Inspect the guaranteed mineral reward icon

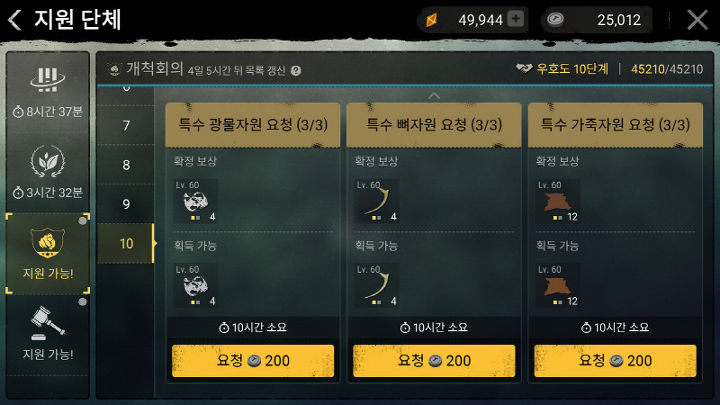click(195, 201)
